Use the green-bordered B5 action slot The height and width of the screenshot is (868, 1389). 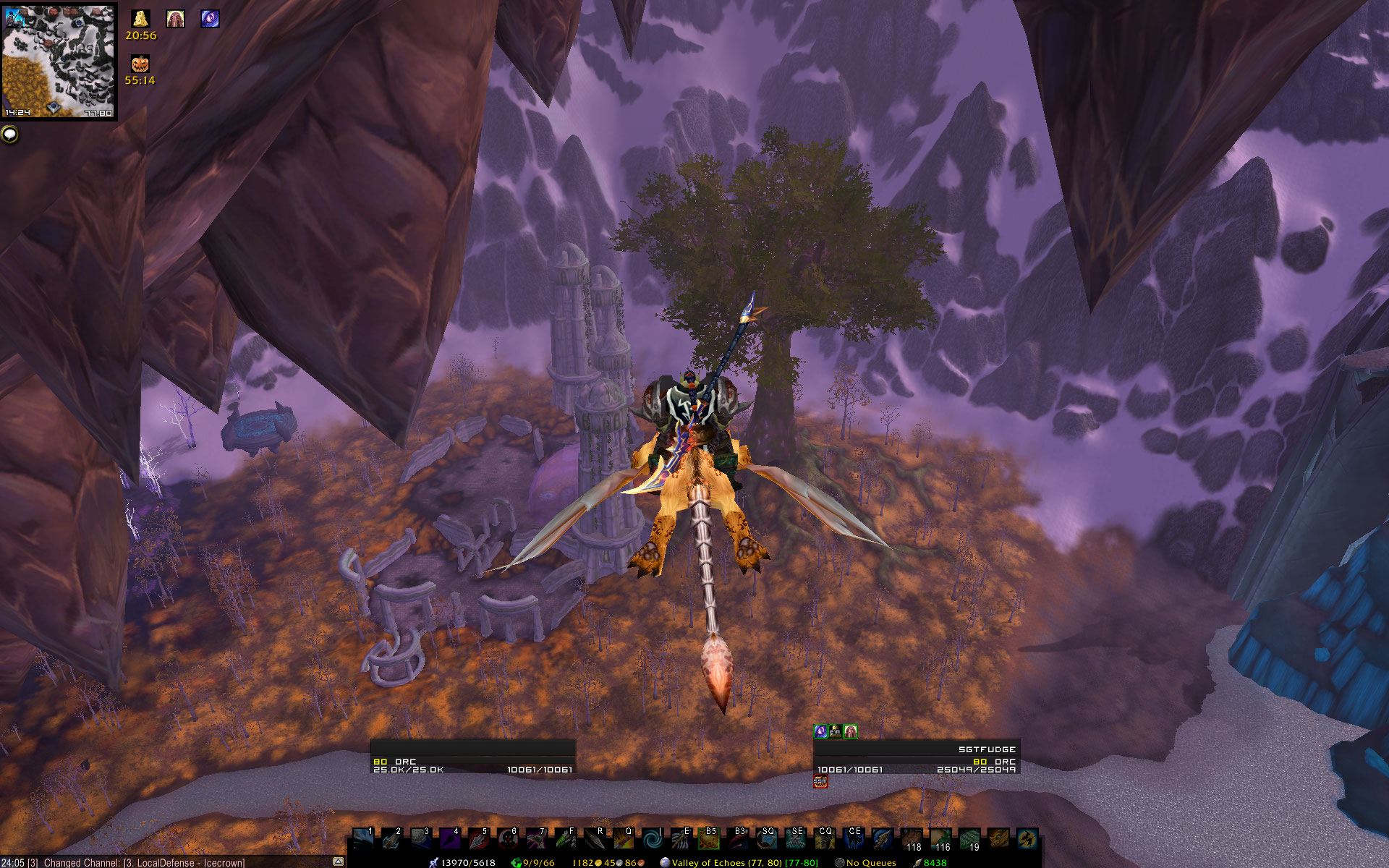click(710, 839)
